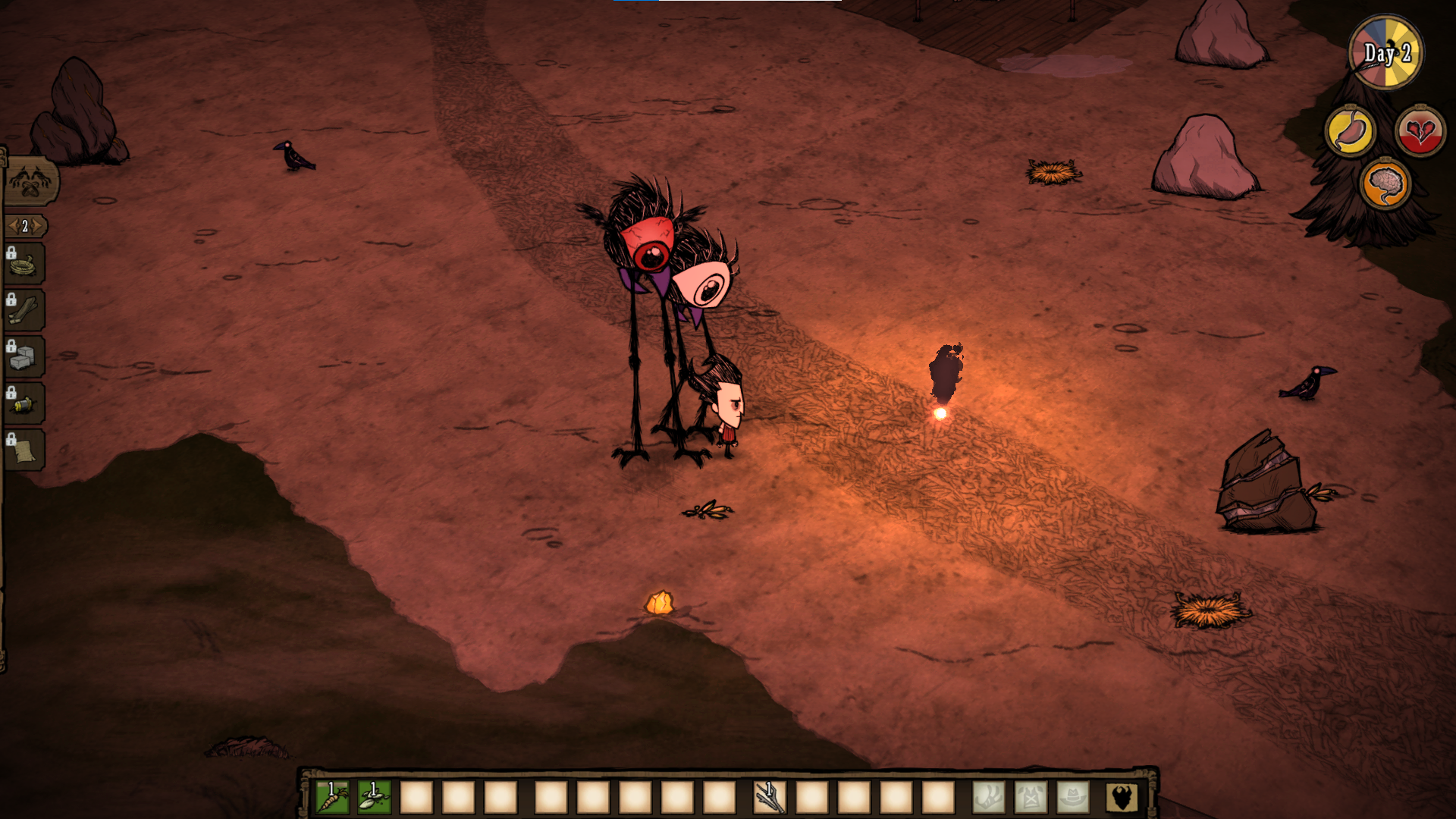The width and height of the screenshot is (1456, 819).
Task: Open the beard silhouette slot
Action: pos(1121,798)
